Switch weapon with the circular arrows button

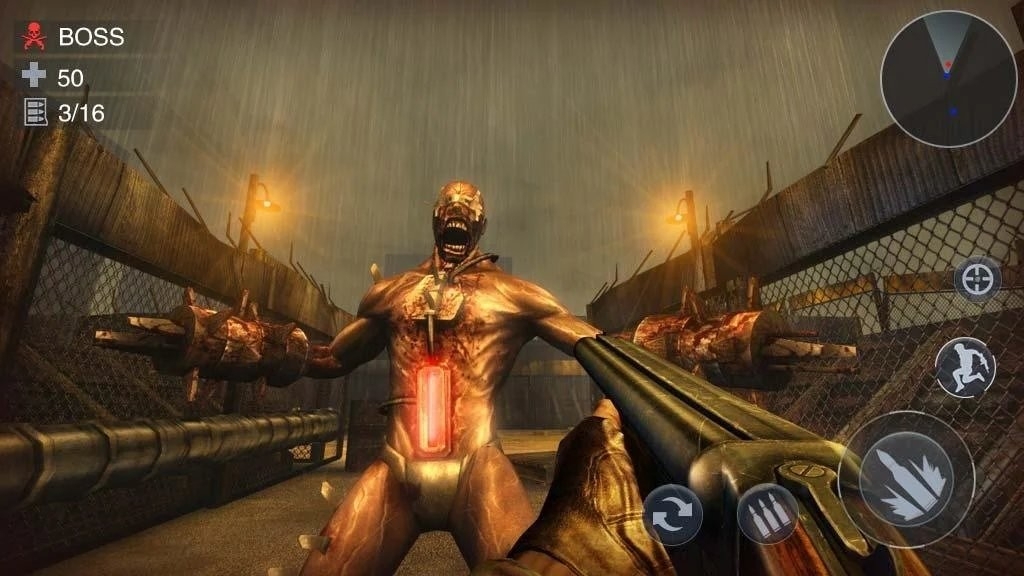coord(672,514)
